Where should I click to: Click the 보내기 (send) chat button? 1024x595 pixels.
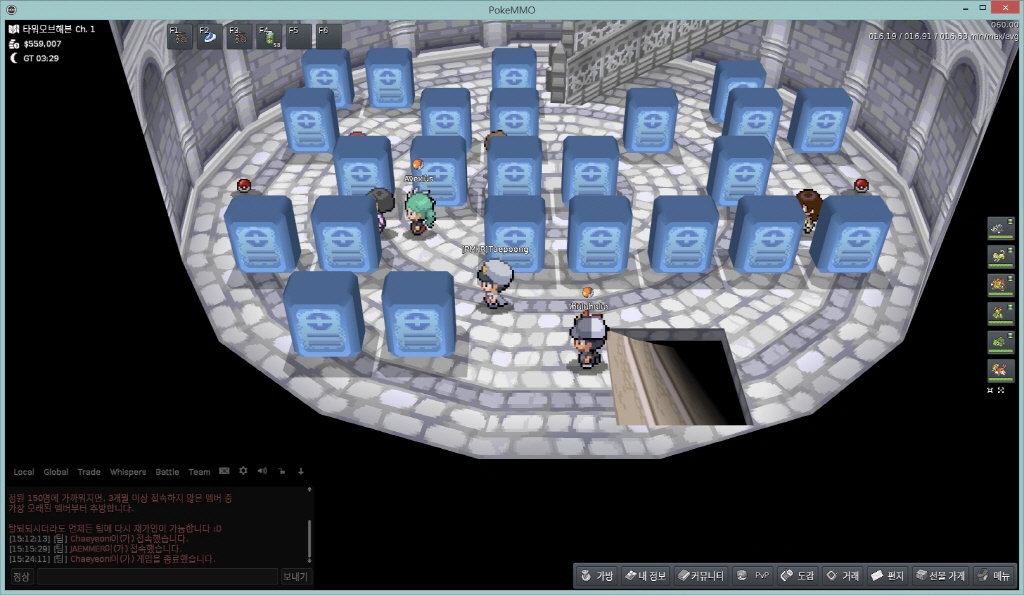296,576
